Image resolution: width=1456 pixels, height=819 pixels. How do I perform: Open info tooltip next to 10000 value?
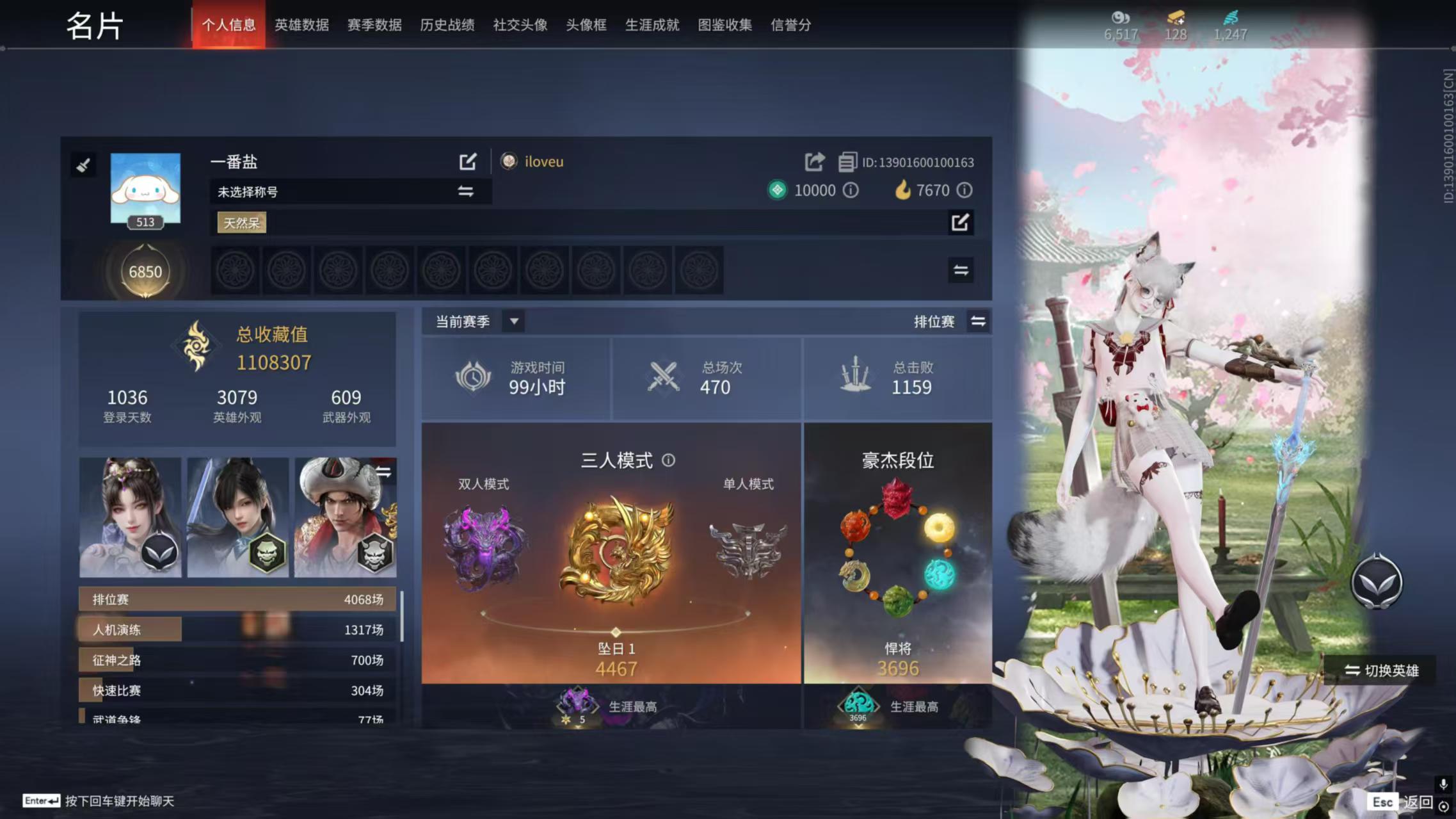[850, 190]
